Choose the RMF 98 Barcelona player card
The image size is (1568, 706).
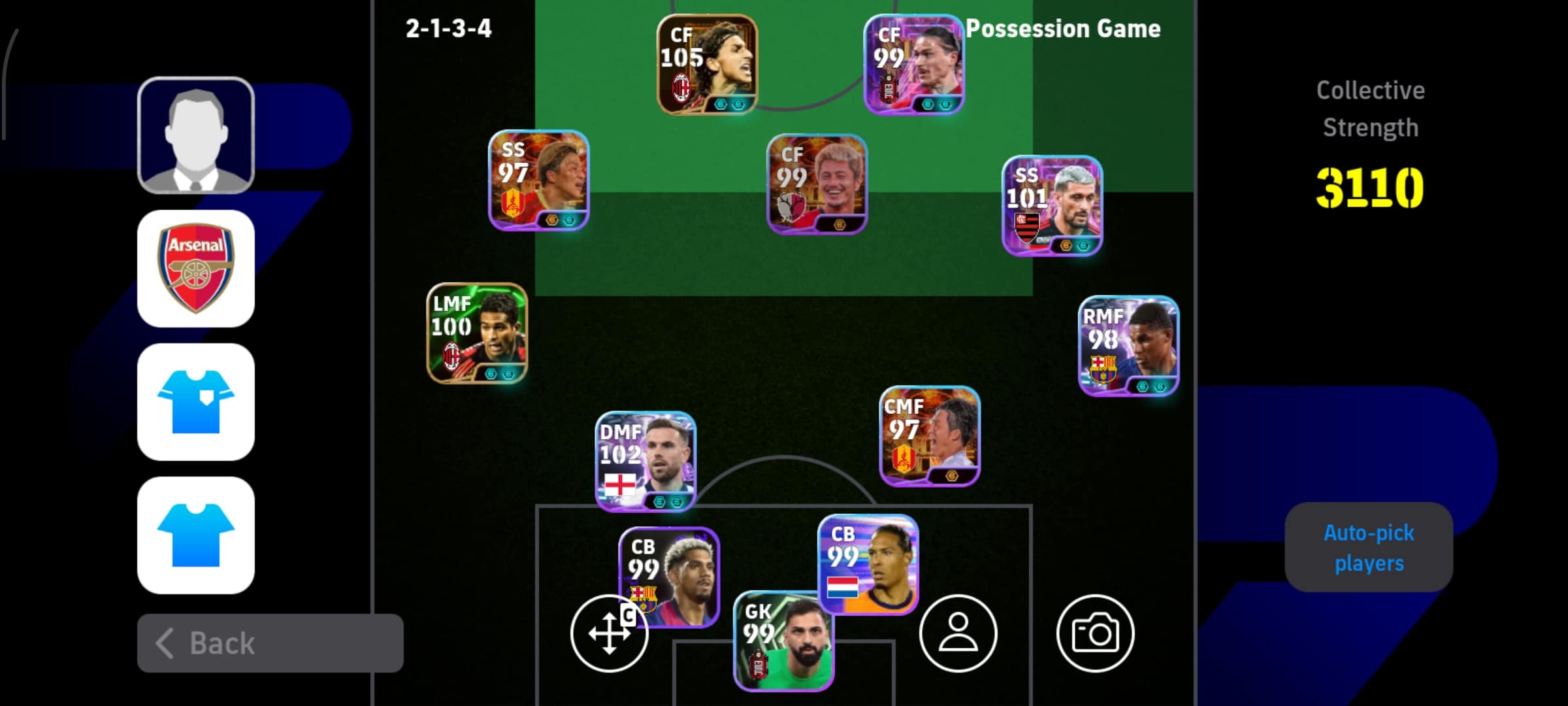click(x=1128, y=346)
